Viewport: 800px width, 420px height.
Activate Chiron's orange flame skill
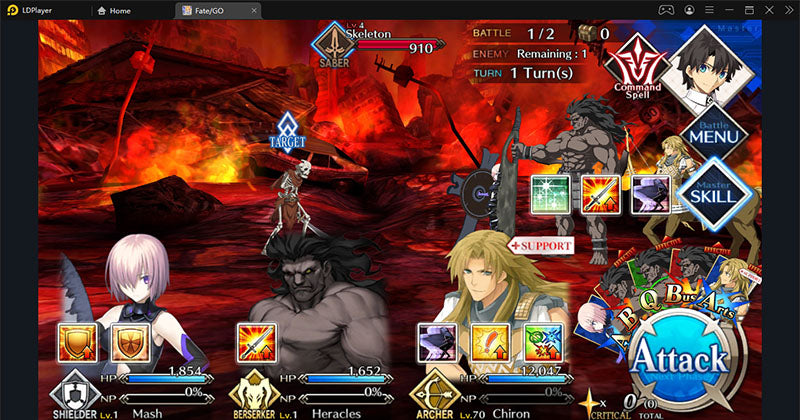tap(489, 342)
